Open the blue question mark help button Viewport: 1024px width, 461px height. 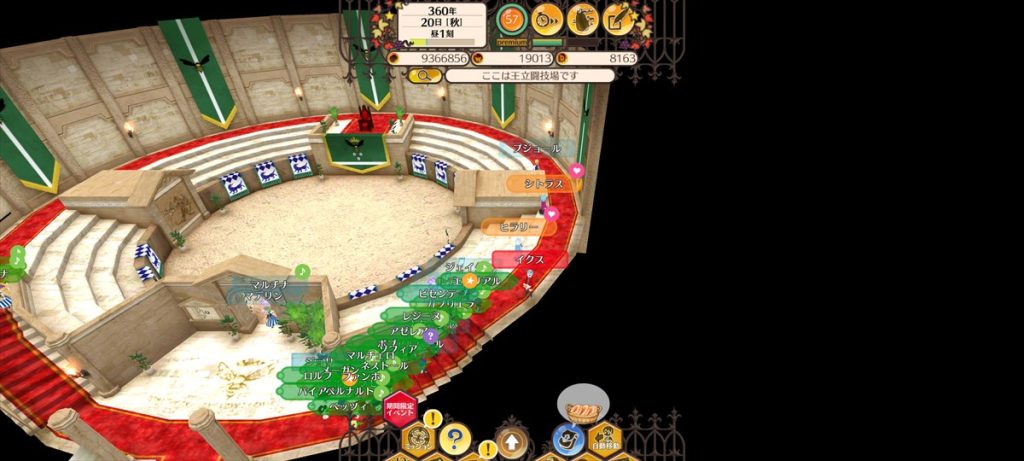[455, 437]
